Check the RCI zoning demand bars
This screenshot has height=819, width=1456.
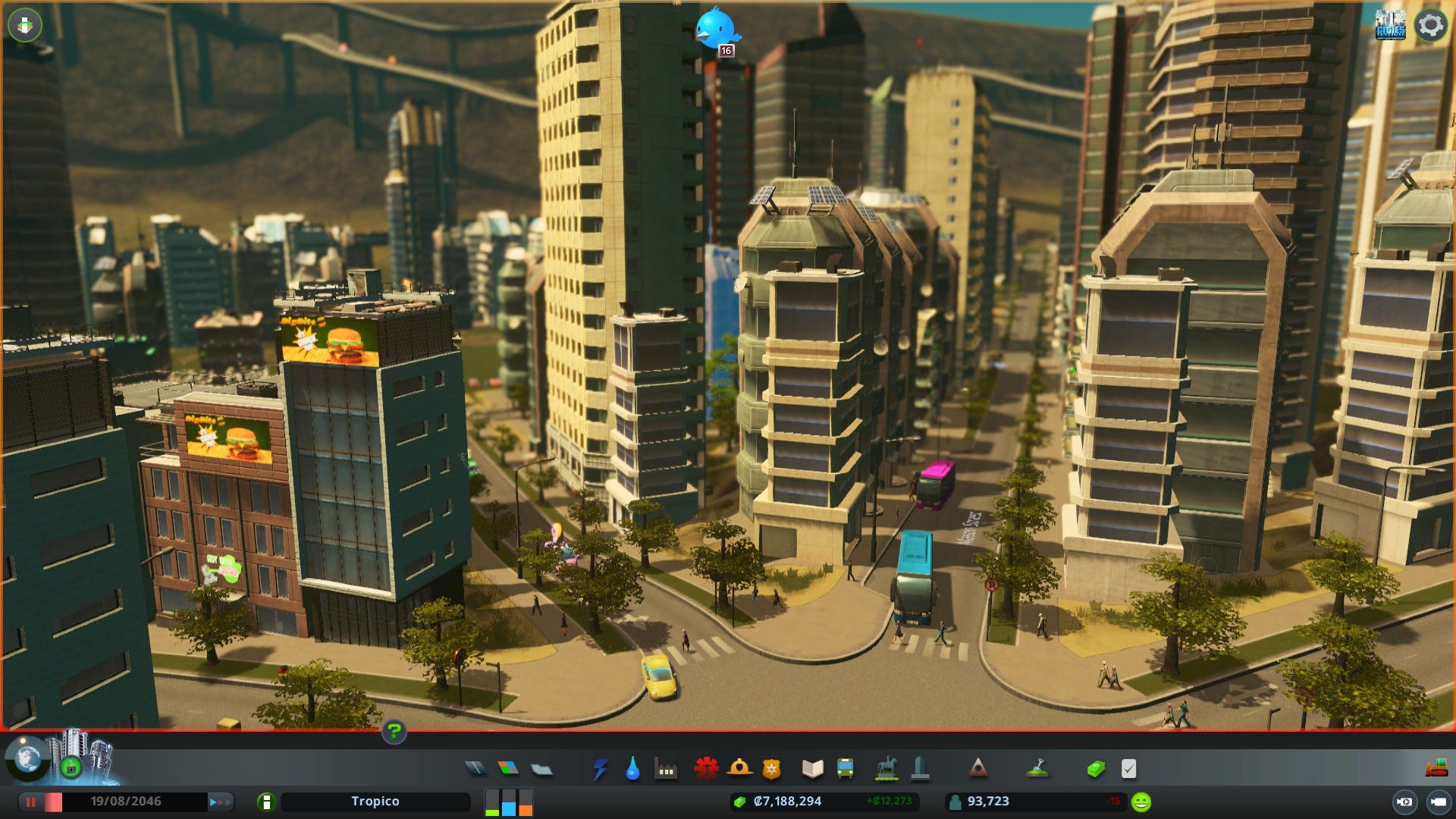pos(507,801)
